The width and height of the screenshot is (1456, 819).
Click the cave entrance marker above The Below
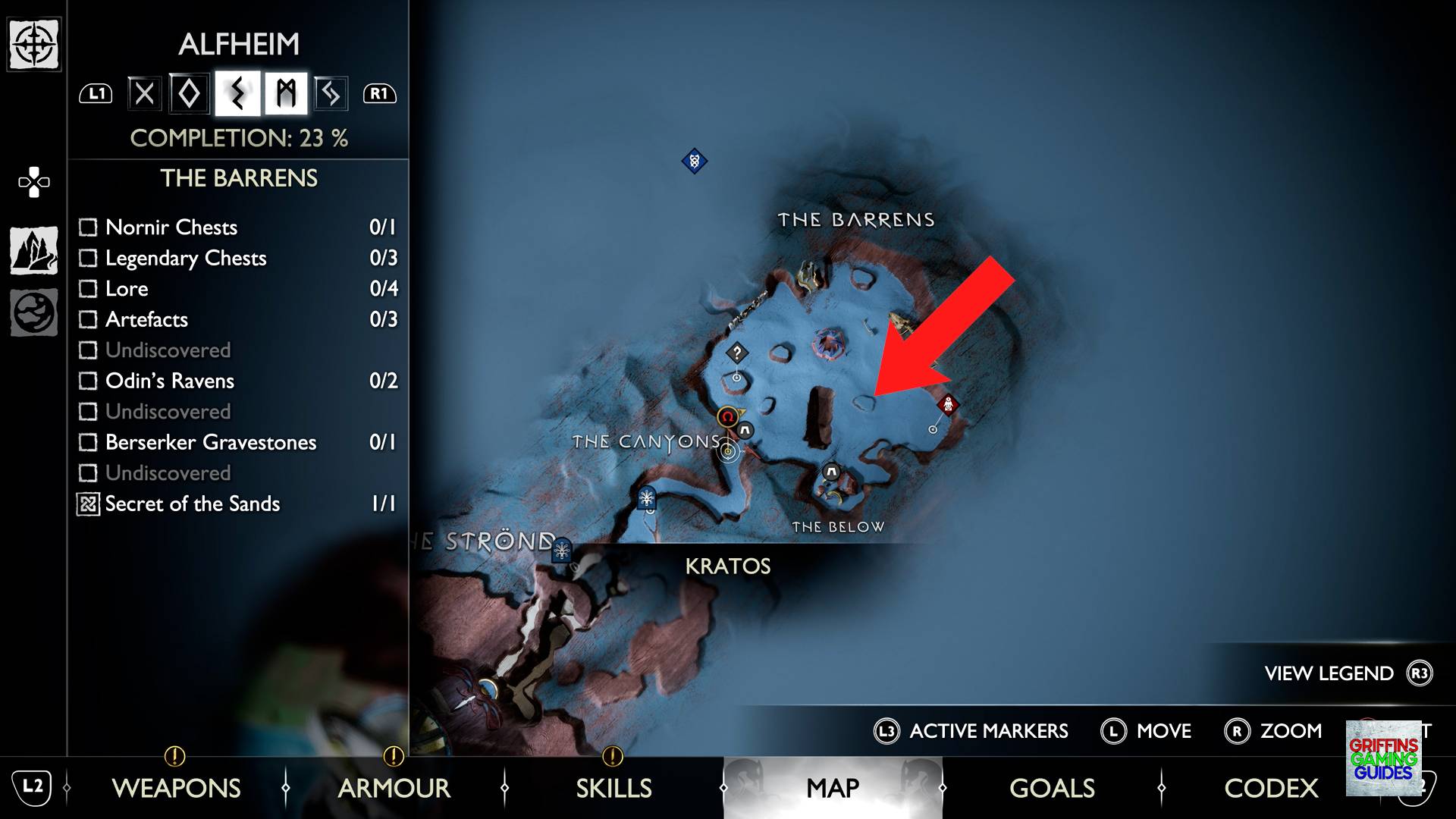point(831,470)
